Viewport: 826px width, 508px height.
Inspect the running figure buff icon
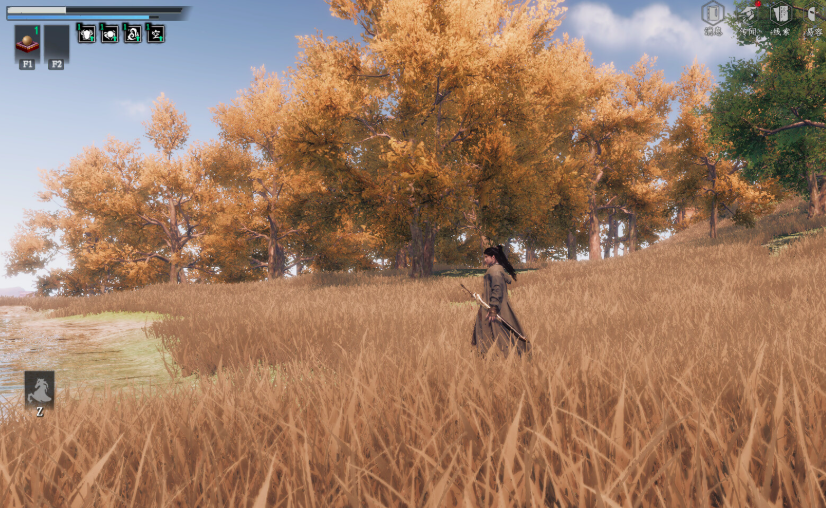click(156, 34)
